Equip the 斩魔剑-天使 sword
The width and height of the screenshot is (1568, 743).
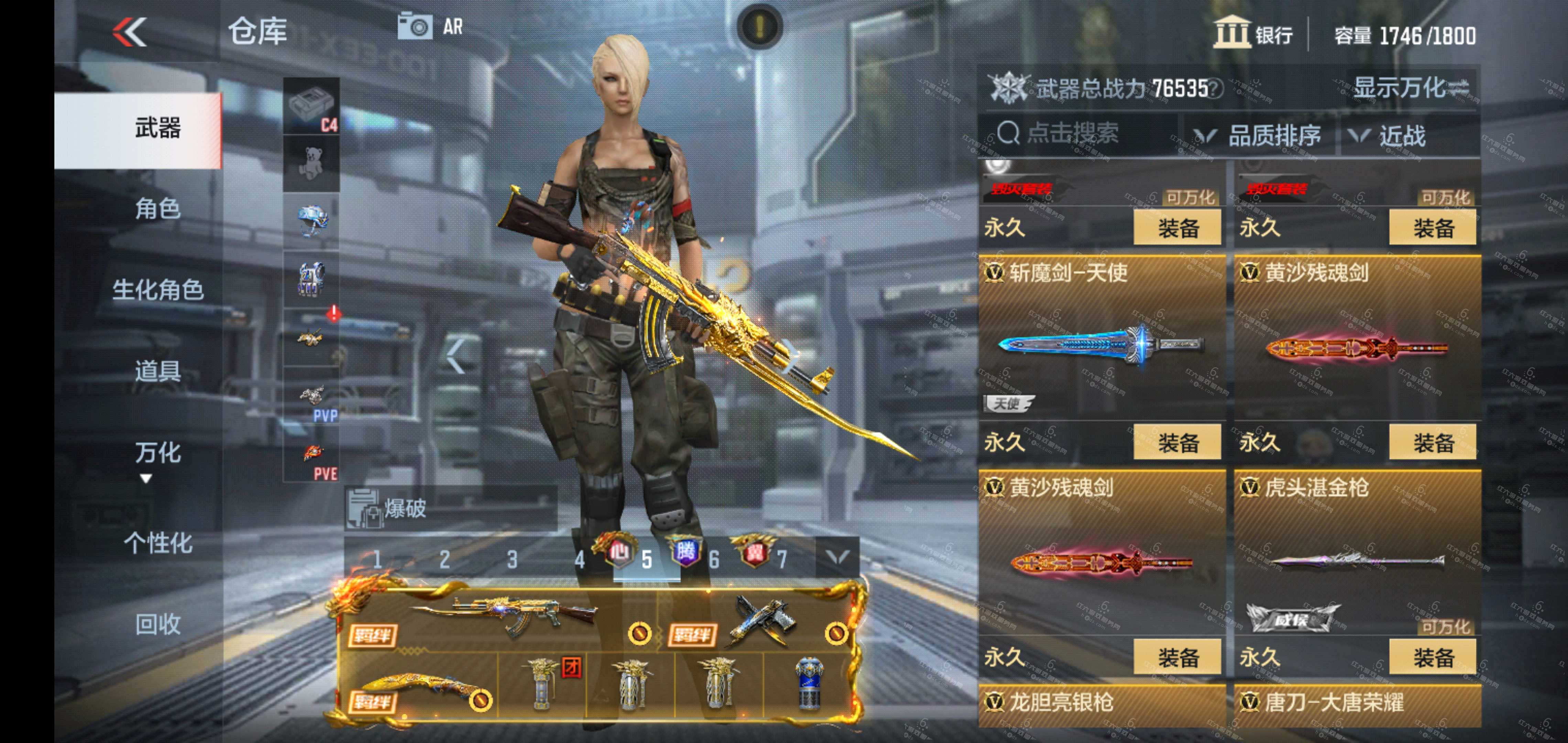(1177, 443)
